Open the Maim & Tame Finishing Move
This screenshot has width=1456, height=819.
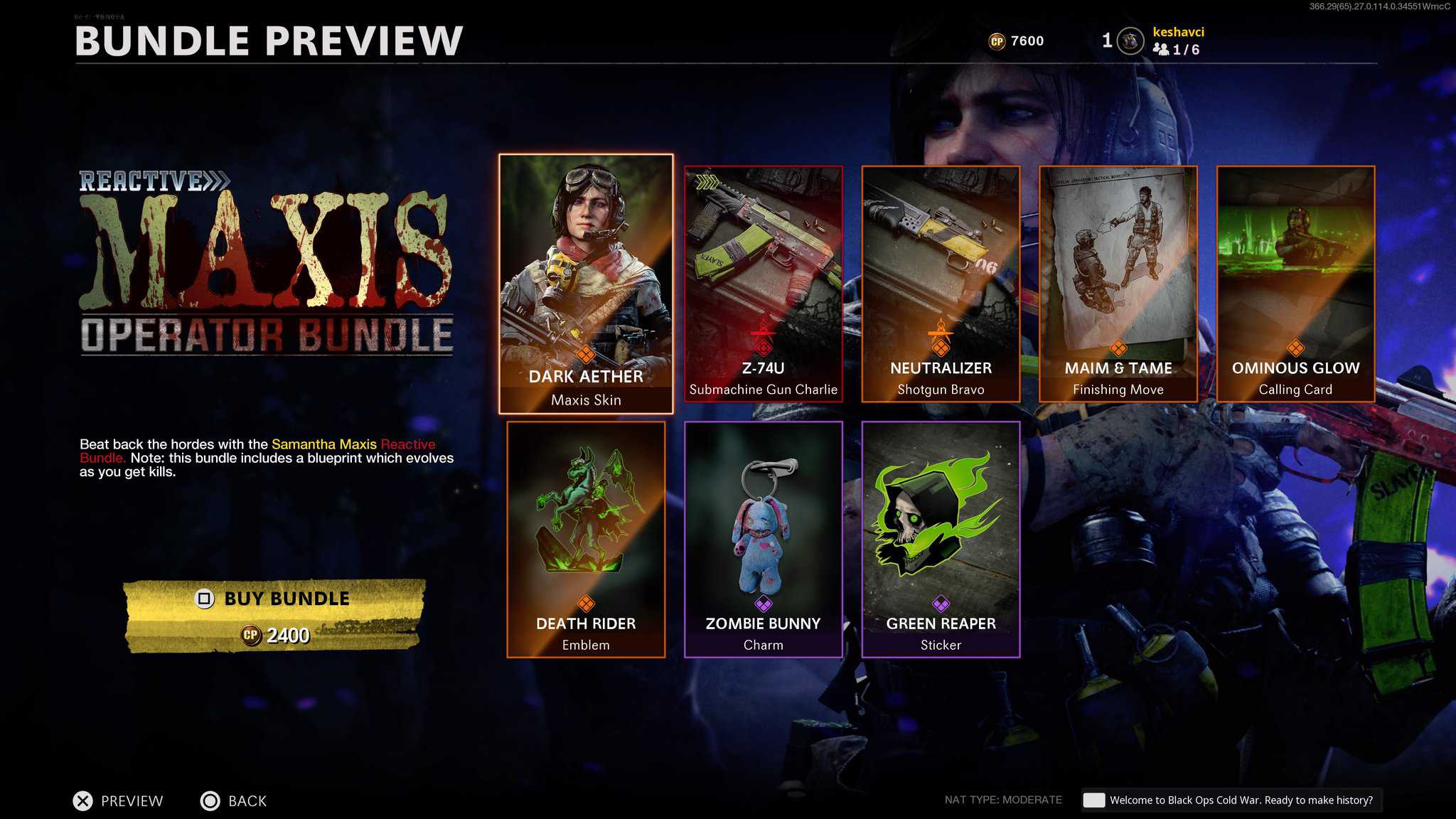coord(1118,284)
